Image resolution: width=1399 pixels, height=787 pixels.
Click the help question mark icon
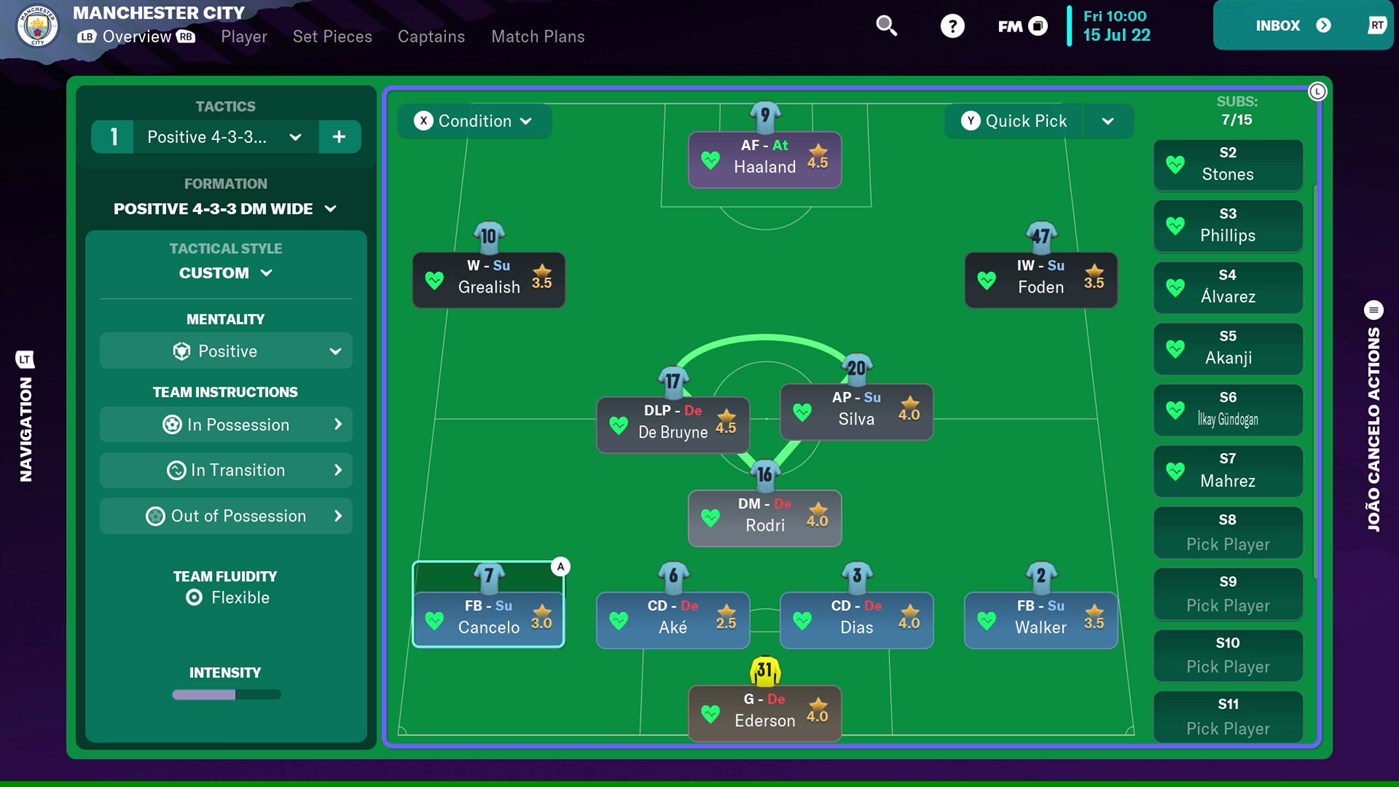(952, 26)
